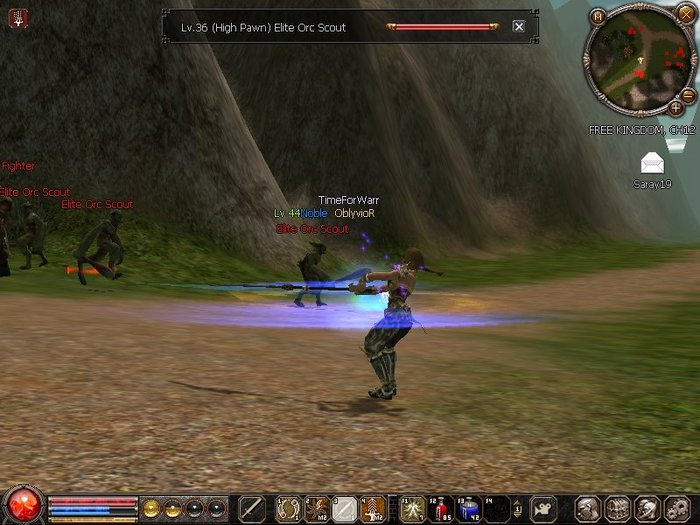The image size is (700, 525).
Task: Activate the glowing tree skill icon
Action: coord(373,508)
